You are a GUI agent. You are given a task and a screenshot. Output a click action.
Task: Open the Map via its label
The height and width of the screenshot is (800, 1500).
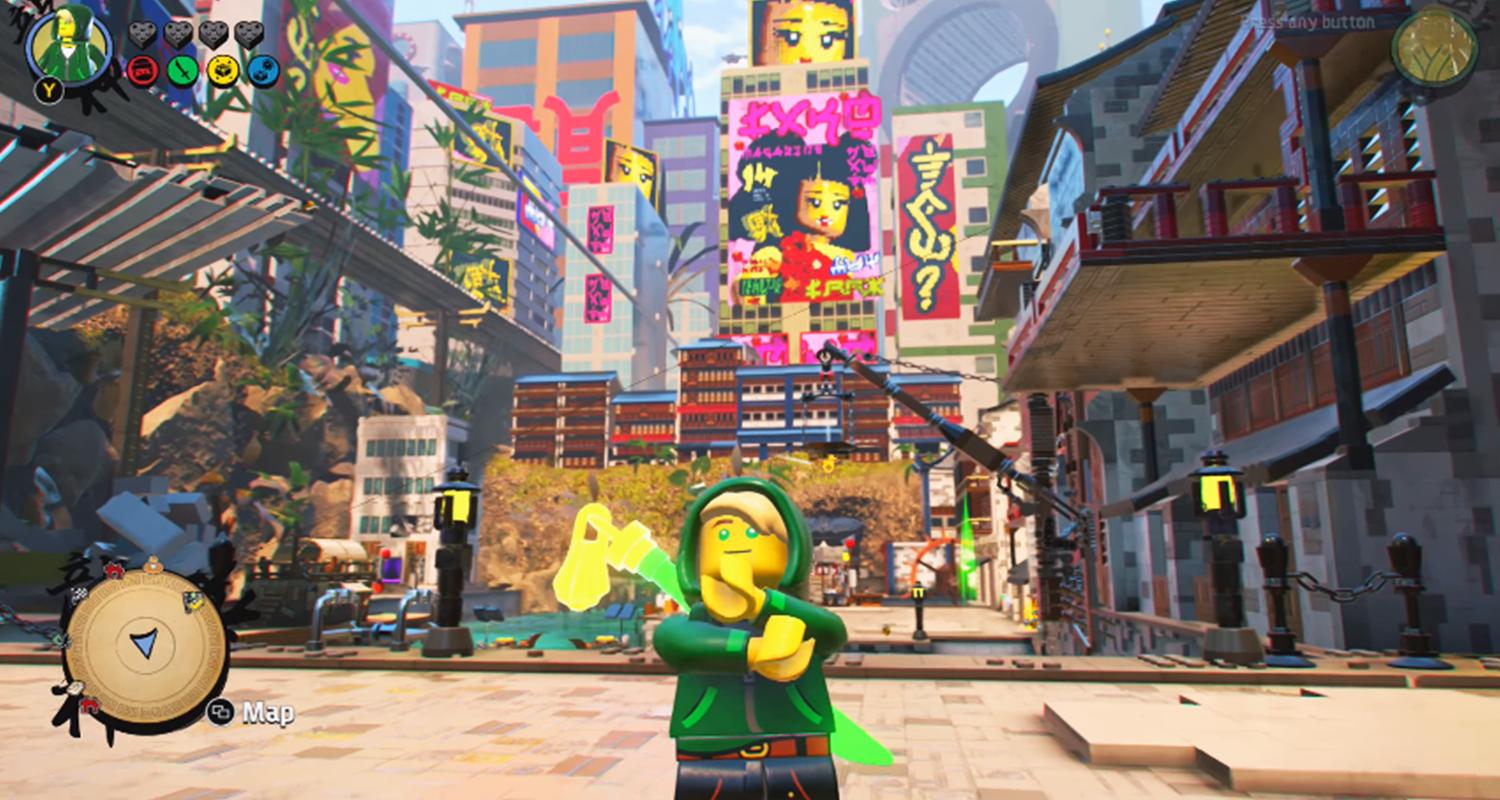pyautogui.click(x=267, y=713)
